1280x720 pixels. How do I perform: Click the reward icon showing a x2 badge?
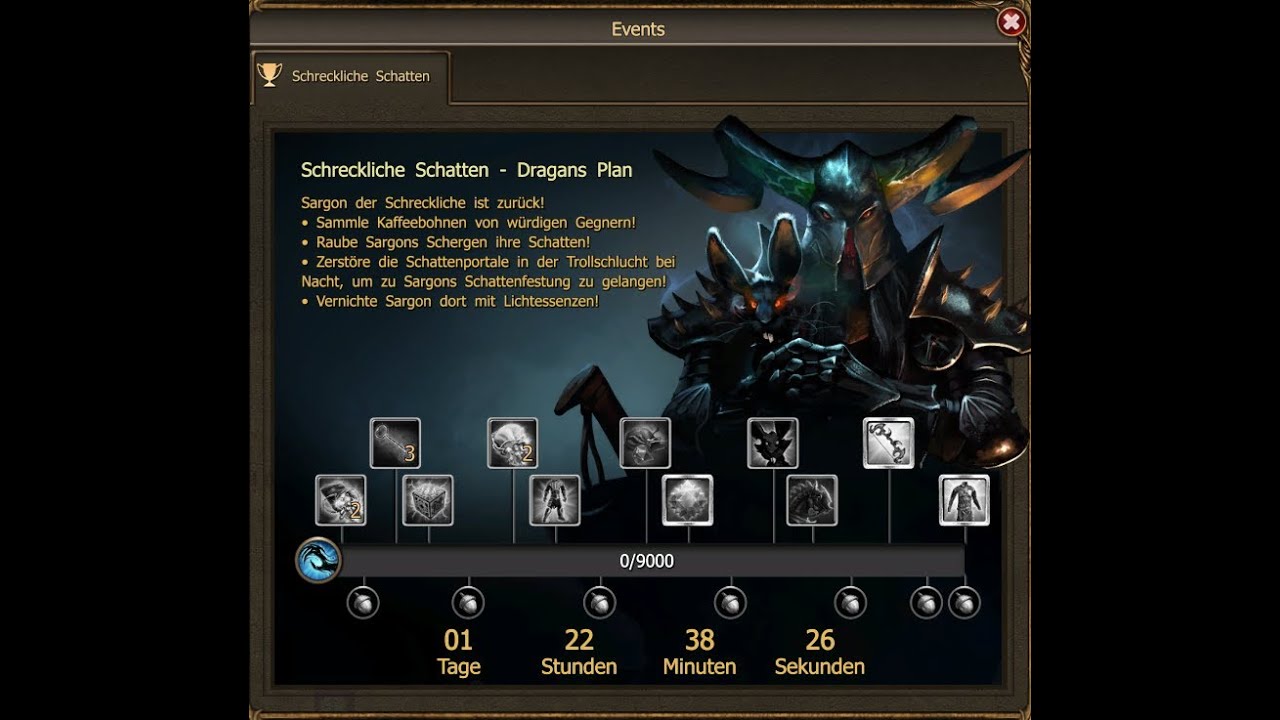(340, 502)
